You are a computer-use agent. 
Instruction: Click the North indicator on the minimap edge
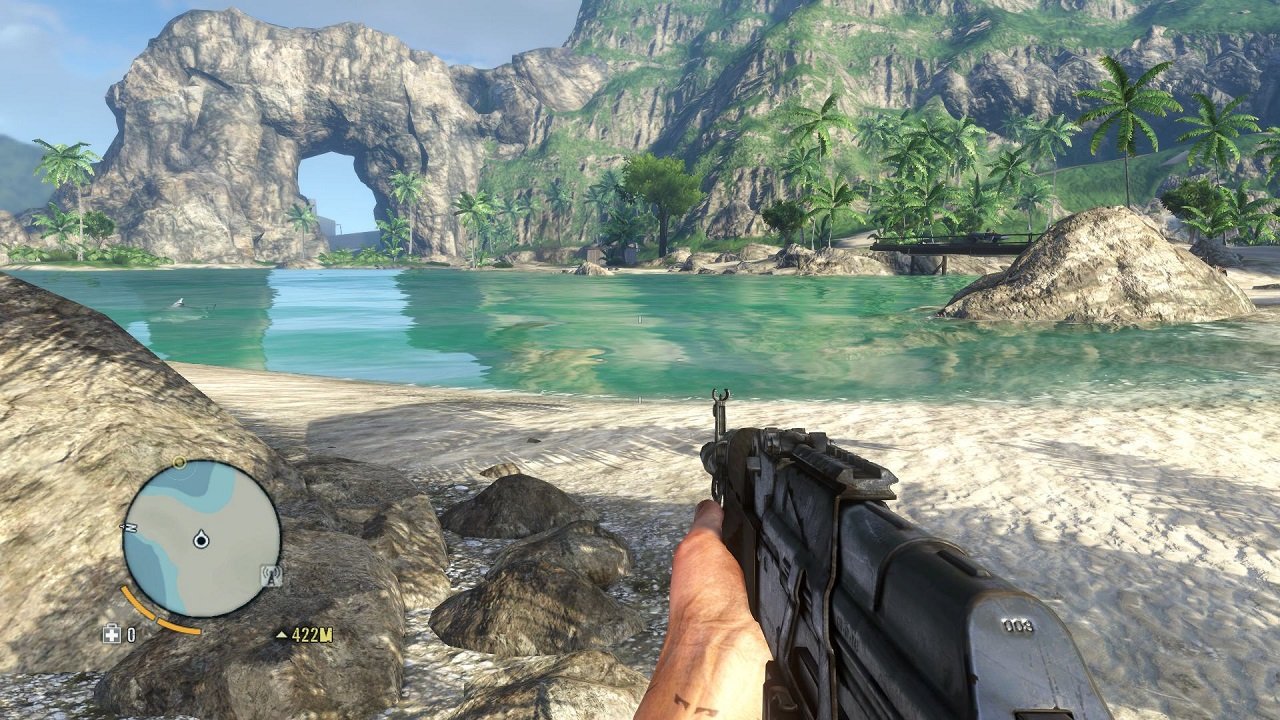pyautogui.click(x=129, y=528)
